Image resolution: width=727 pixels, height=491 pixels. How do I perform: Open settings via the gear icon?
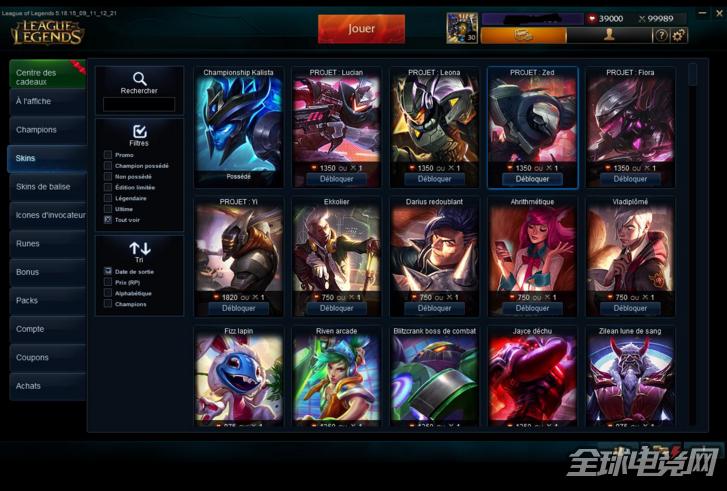(679, 35)
